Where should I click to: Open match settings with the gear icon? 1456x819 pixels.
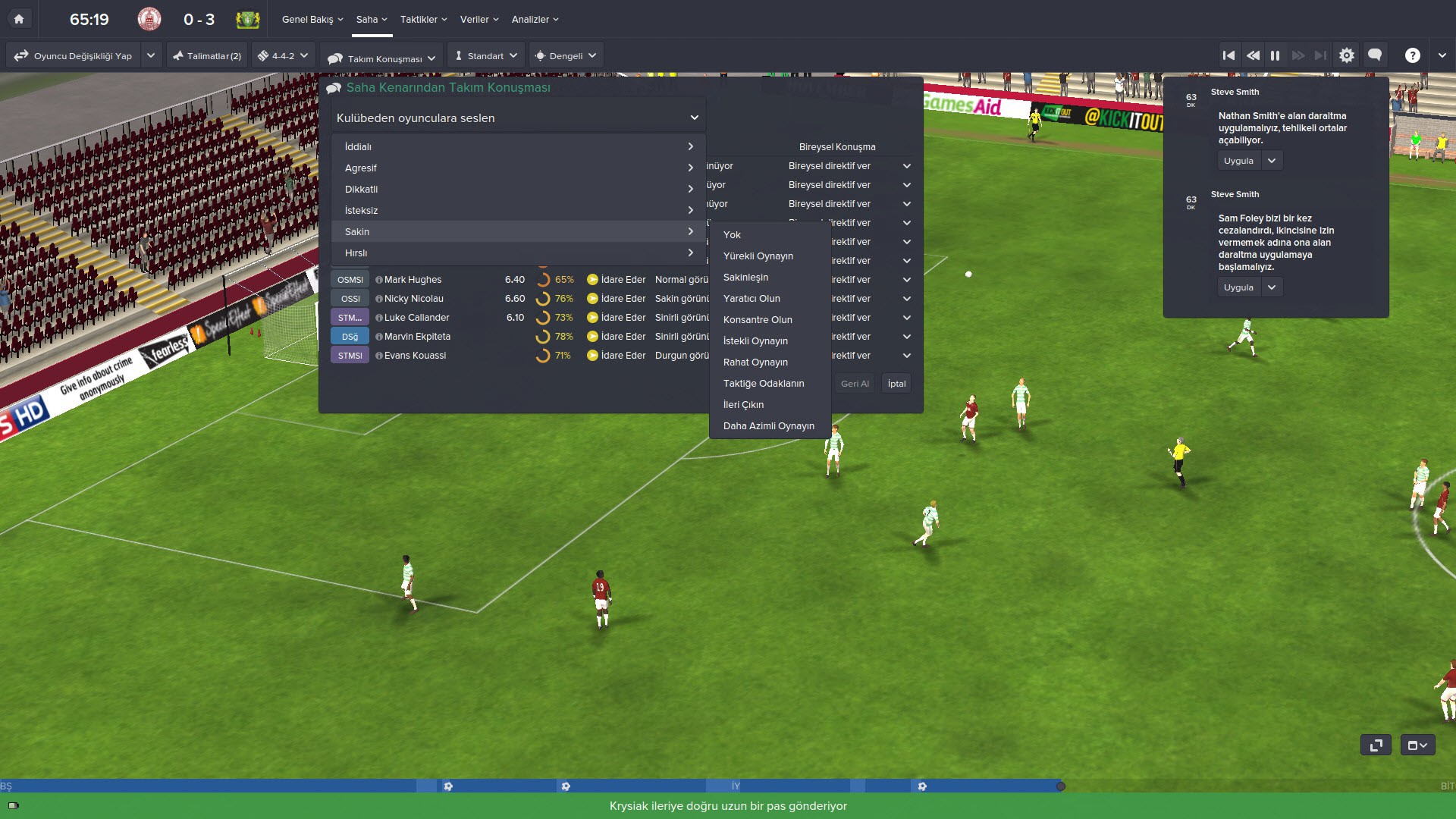coord(1347,55)
